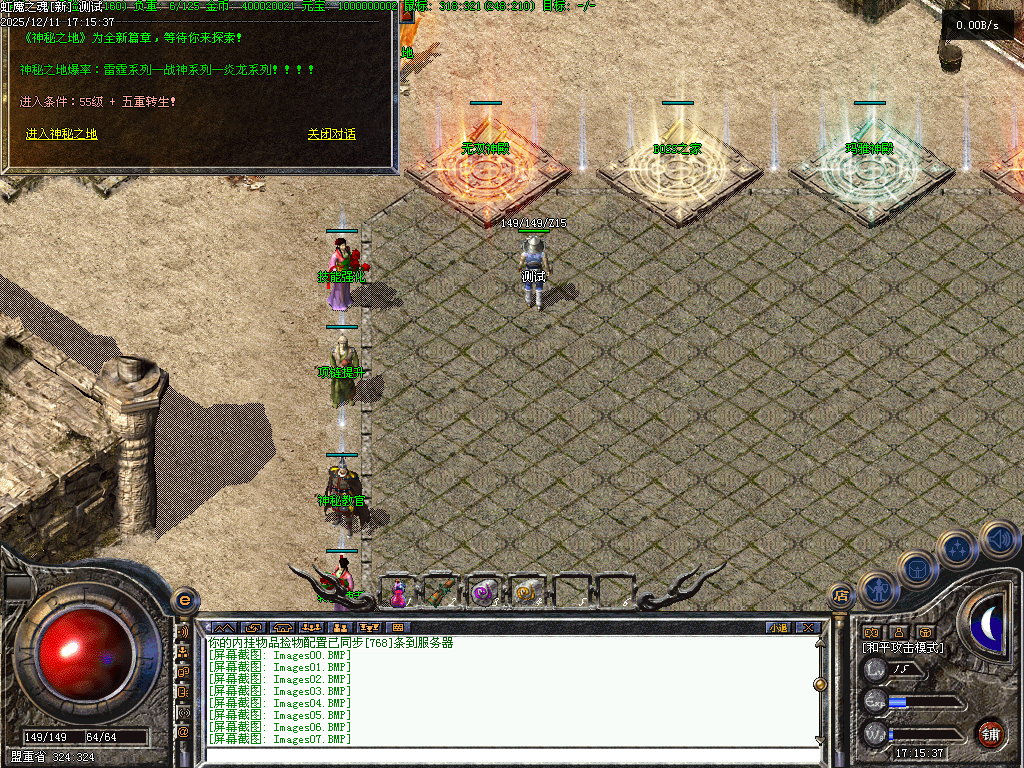Open the character equipment round icon
The image size is (1024, 768).
(879, 591)
